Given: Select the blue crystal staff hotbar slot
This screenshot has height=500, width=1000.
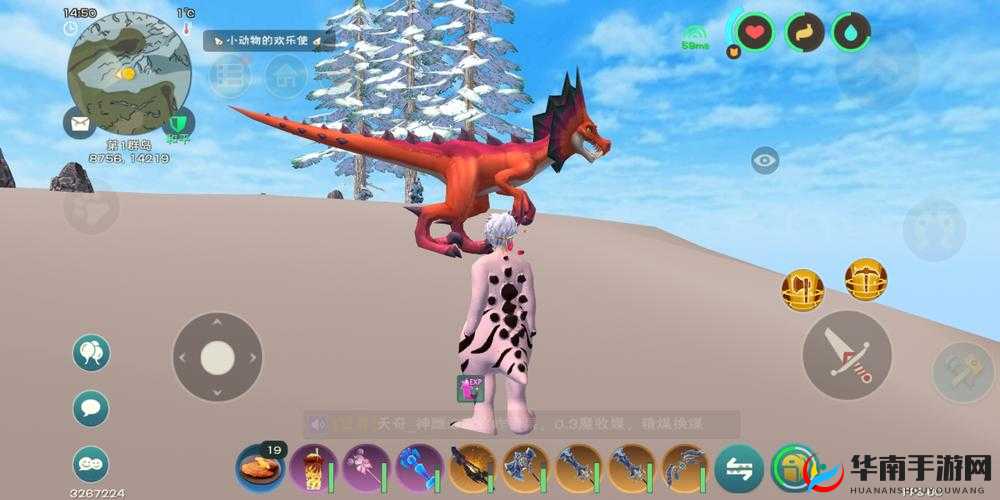Looking at the screenshot, I should coord(420,468).
